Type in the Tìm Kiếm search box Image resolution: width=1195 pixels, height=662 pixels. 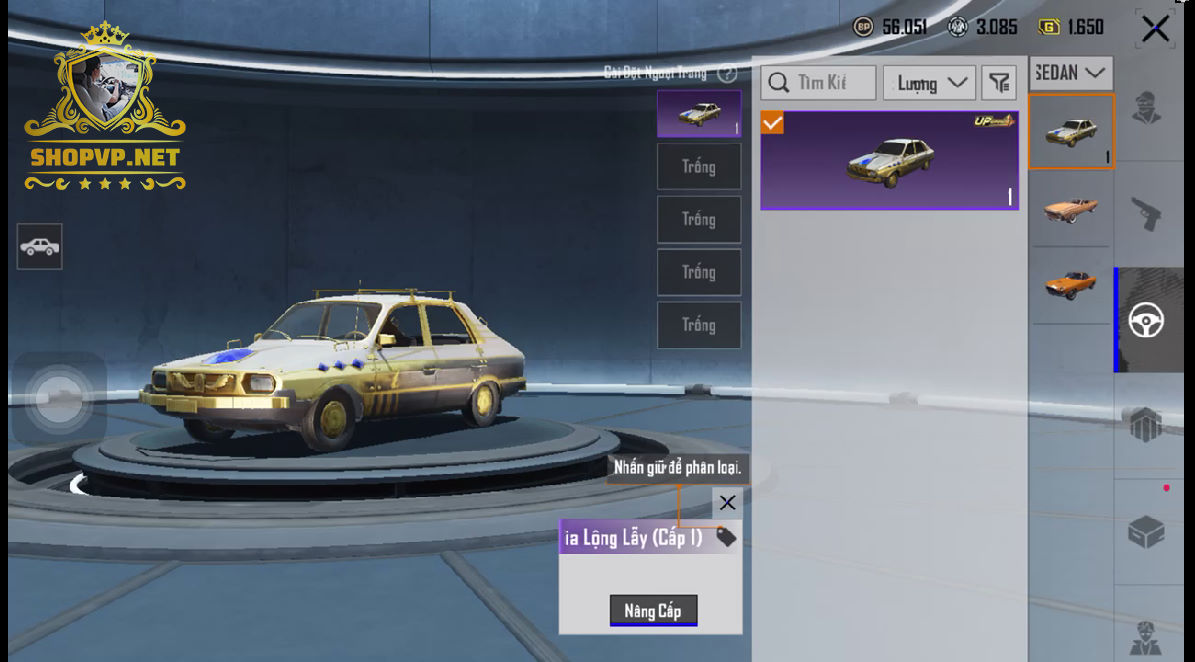pos(820,83)
